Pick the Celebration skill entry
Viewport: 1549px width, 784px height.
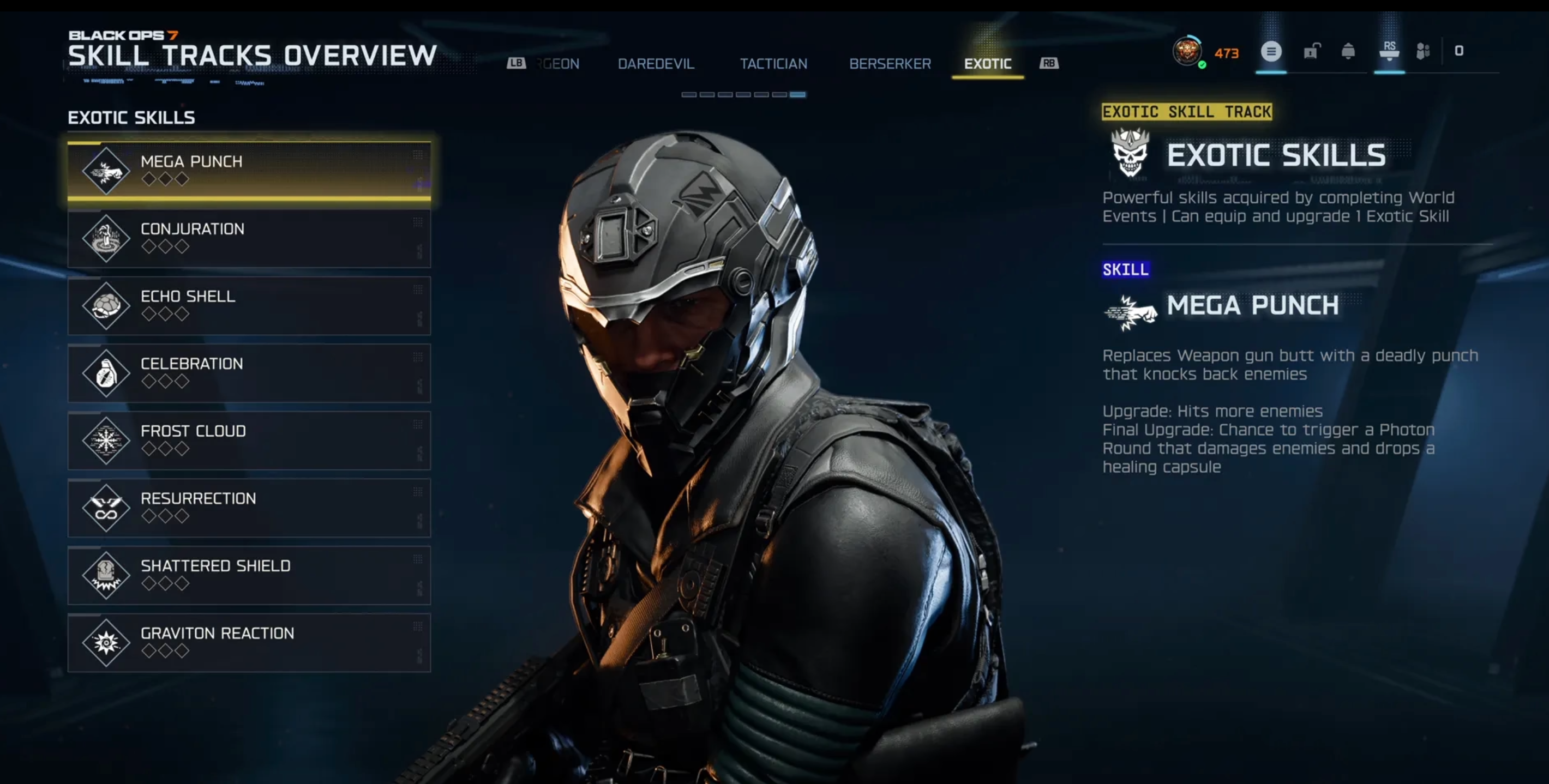249,372
